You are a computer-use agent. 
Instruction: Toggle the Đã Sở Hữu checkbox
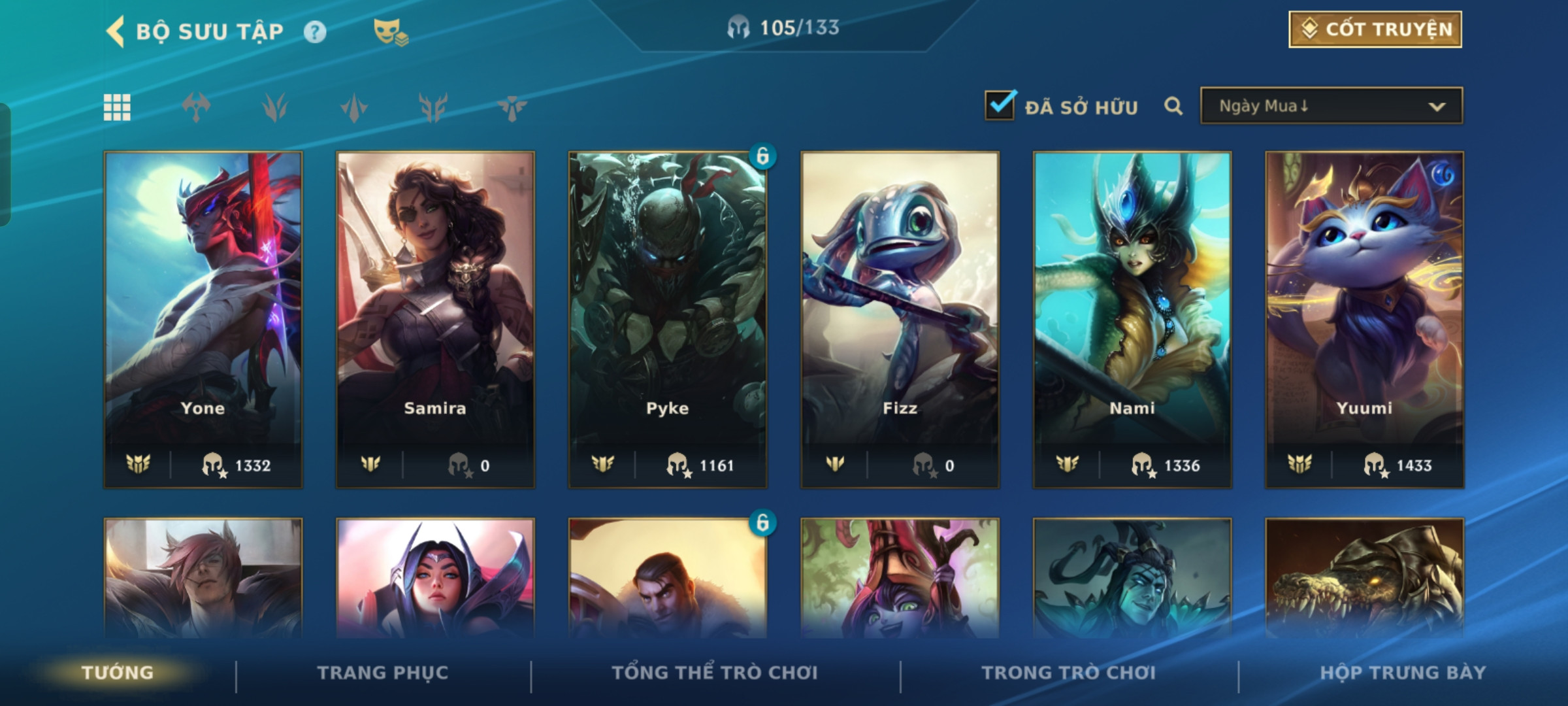point(1000,106)
